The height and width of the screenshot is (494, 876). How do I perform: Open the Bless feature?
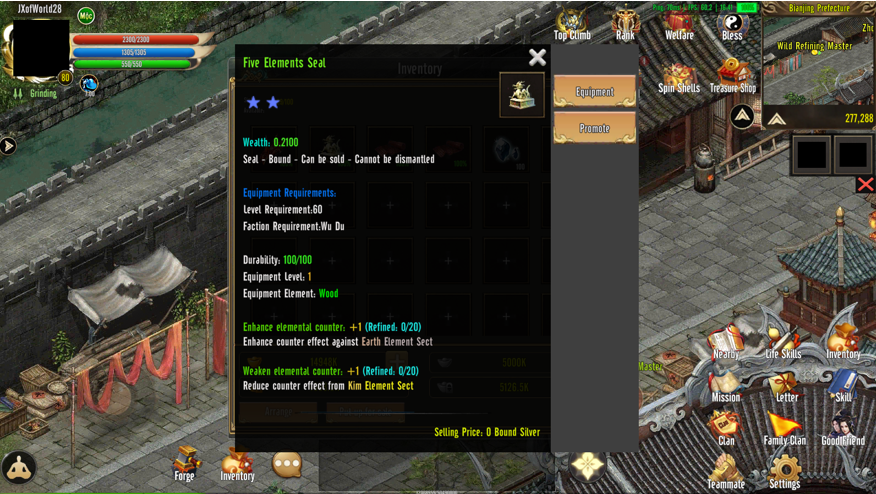(x=732, y=24)
